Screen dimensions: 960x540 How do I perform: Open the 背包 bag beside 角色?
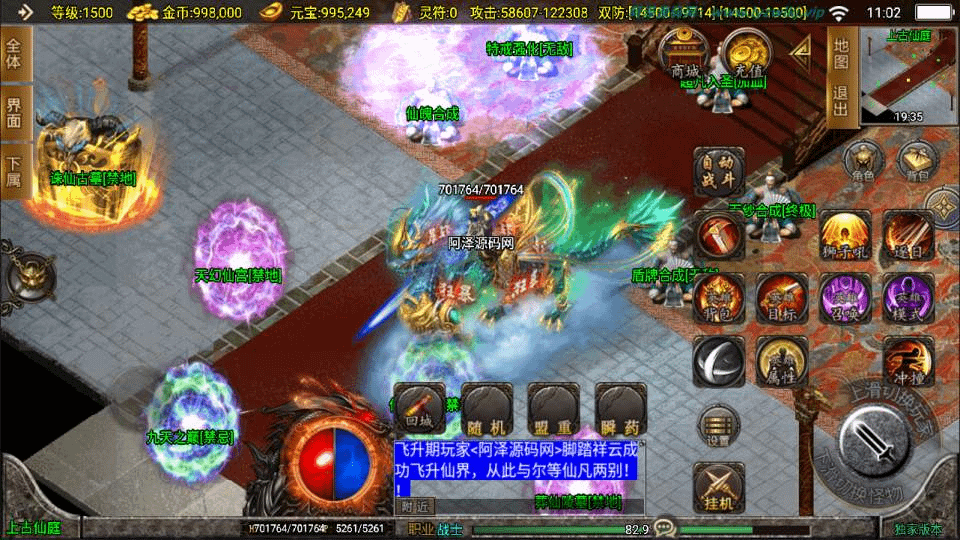916,162
